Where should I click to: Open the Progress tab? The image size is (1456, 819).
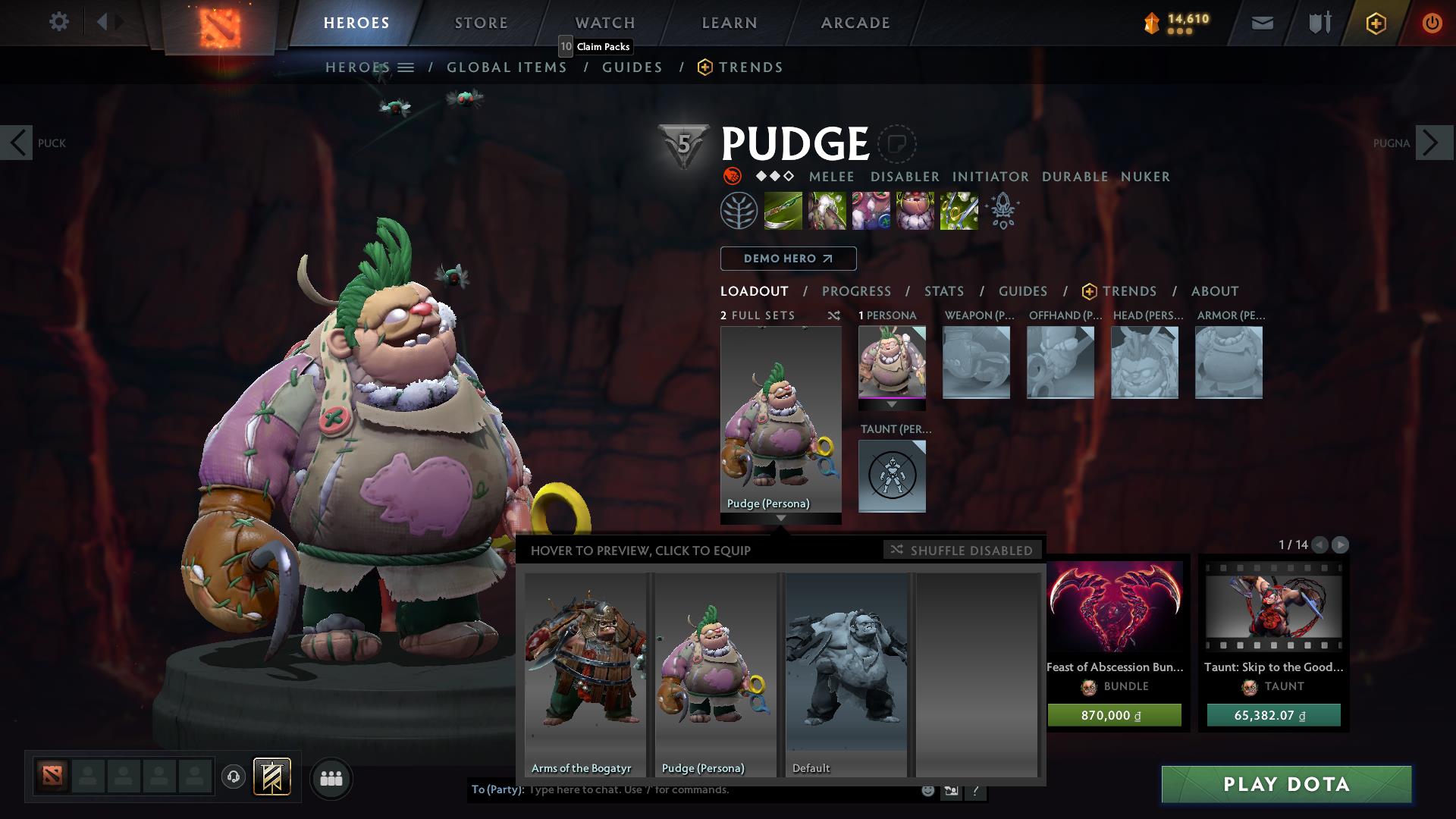click(x=856, y=291)
